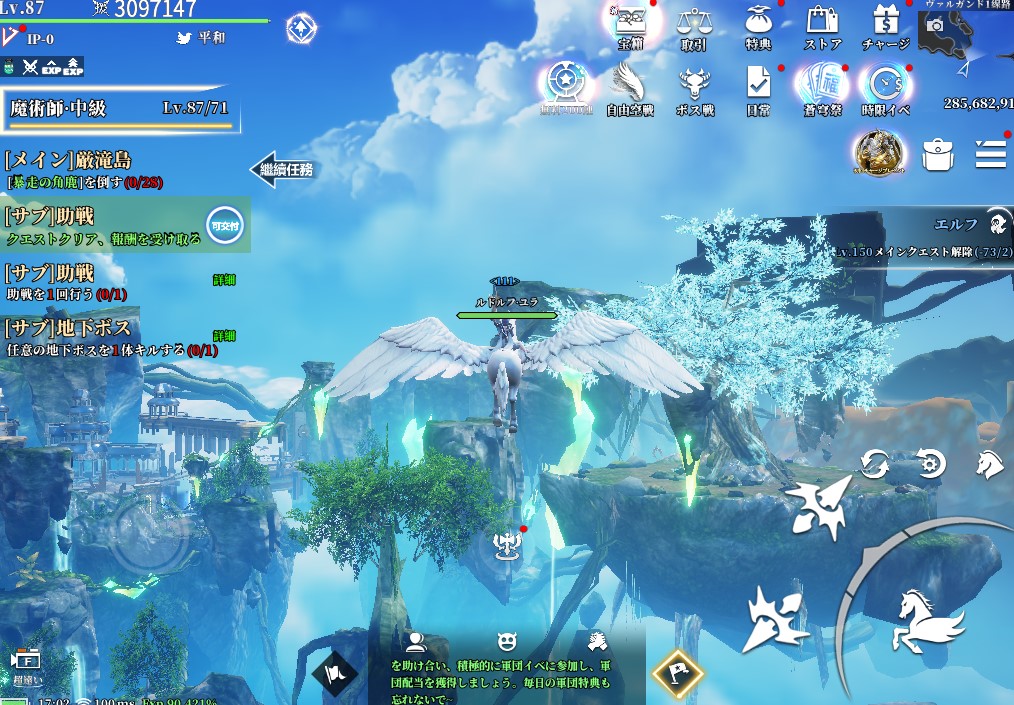The image size is (1014, 705).
Task: Open the golden flag legion button
Action: point(675,673)
